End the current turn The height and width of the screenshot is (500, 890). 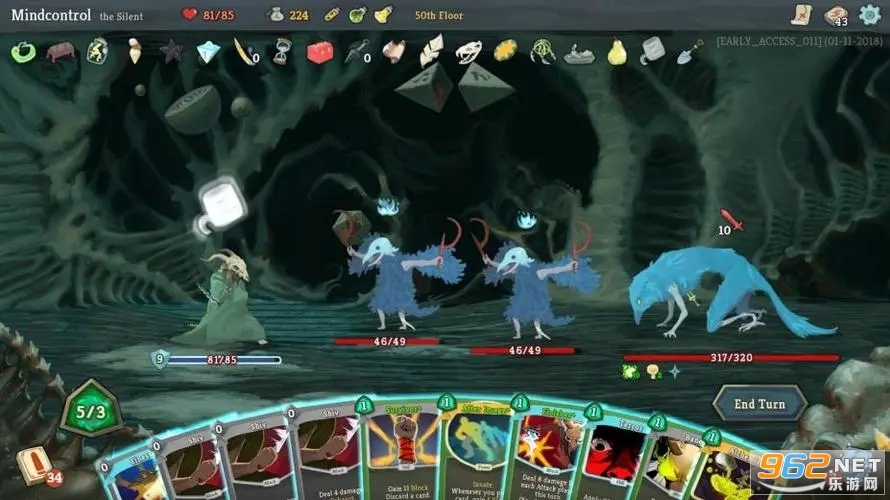pos(759,404)
